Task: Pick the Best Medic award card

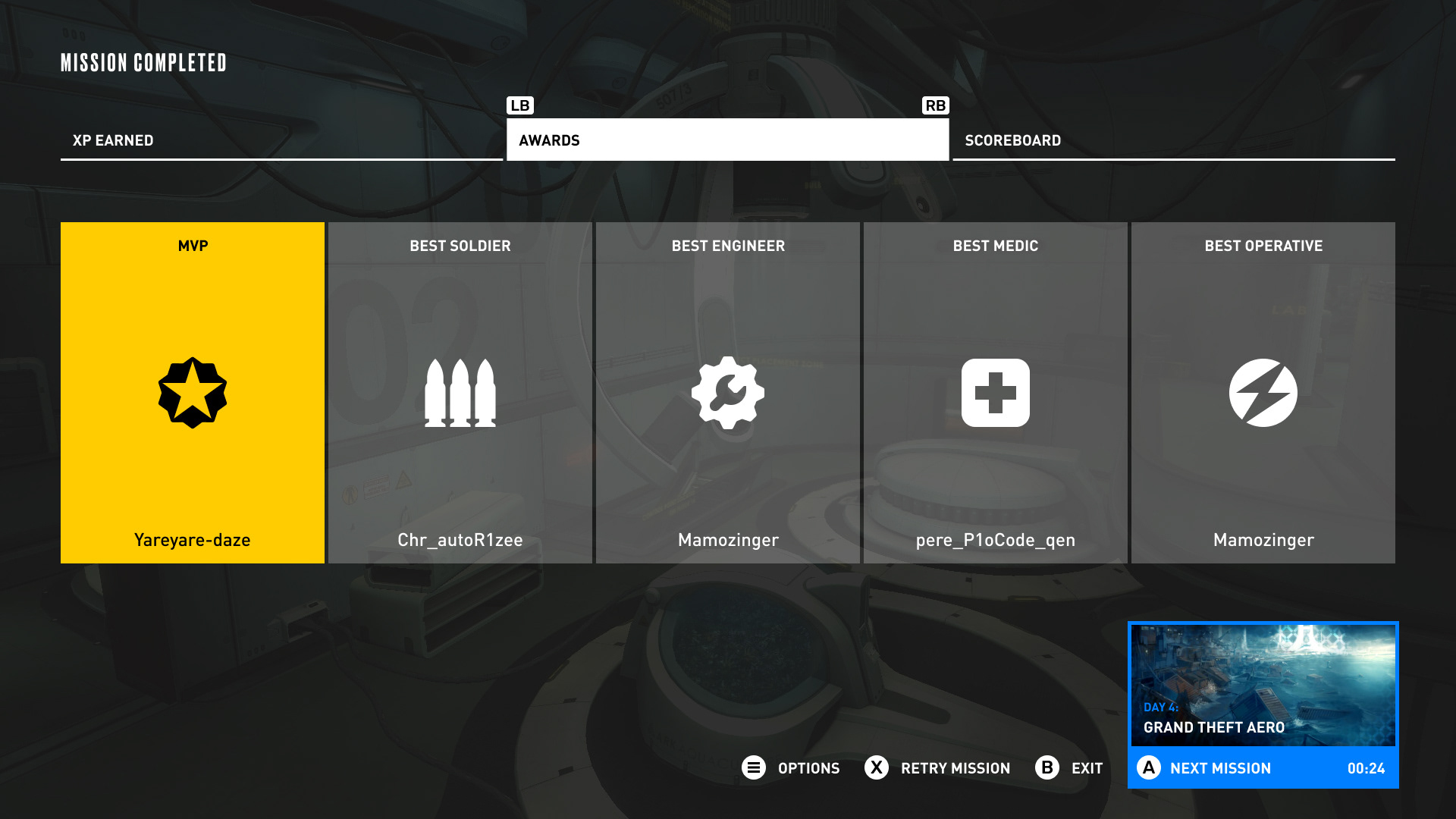Action: pos(995,392)
